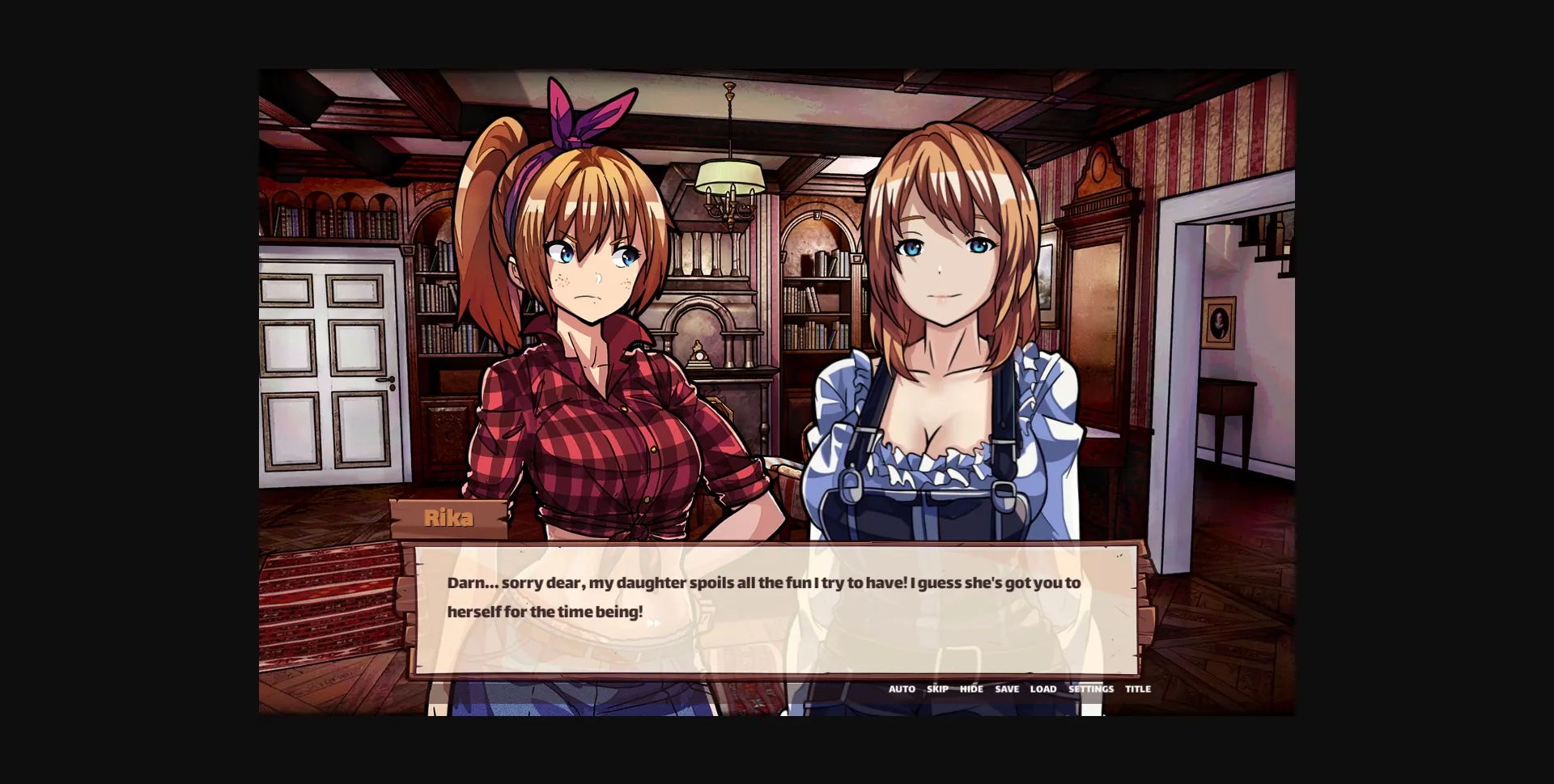The width and height of the screenshot is (1554, 784).
Task: Hide the dialogue text box
Action: coord(971,689)
